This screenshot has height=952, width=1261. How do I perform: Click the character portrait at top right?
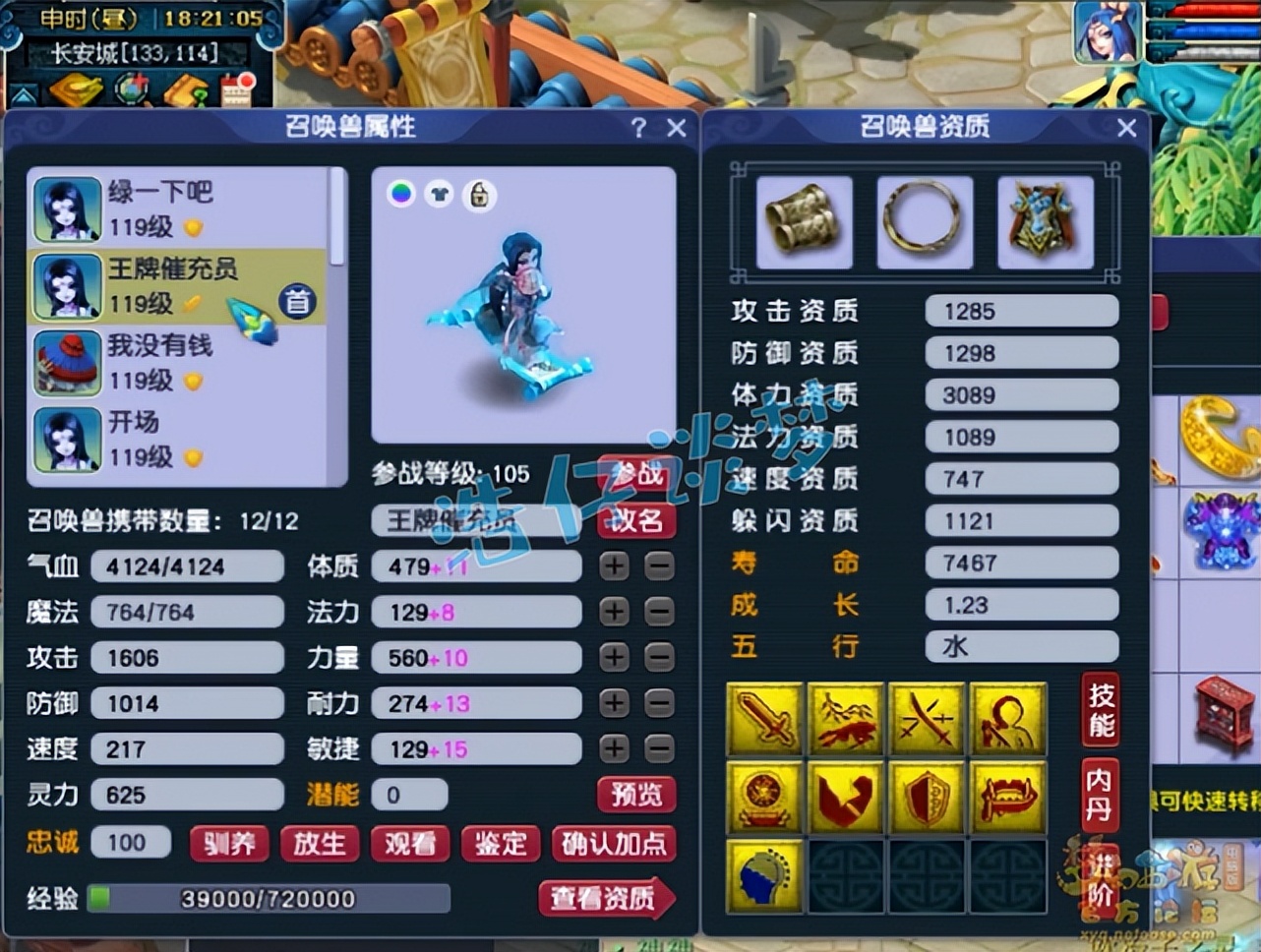tap(1108, 34)
